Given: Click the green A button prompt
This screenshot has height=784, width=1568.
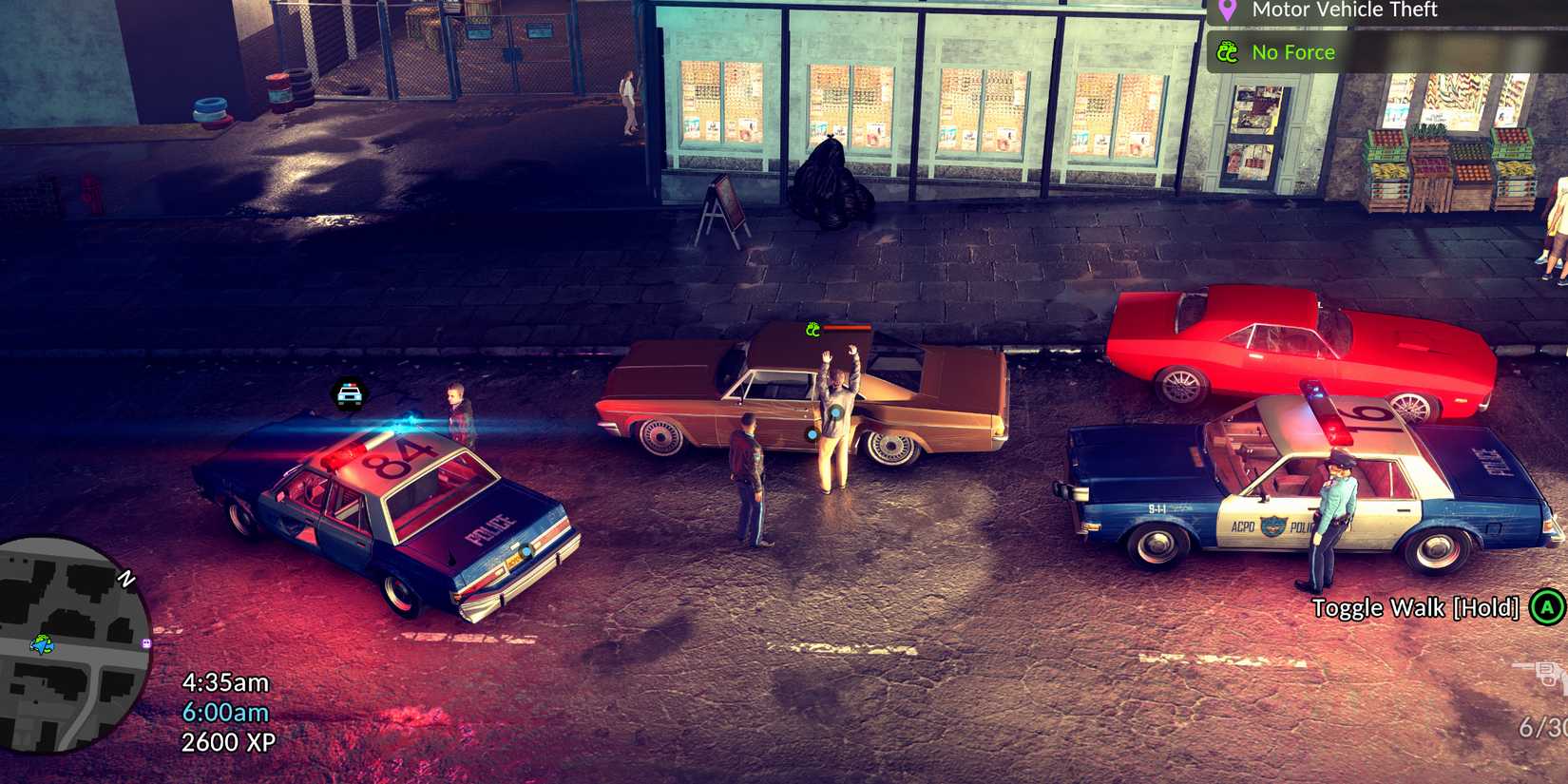Looking at the screenshot, I should 1546,605.
